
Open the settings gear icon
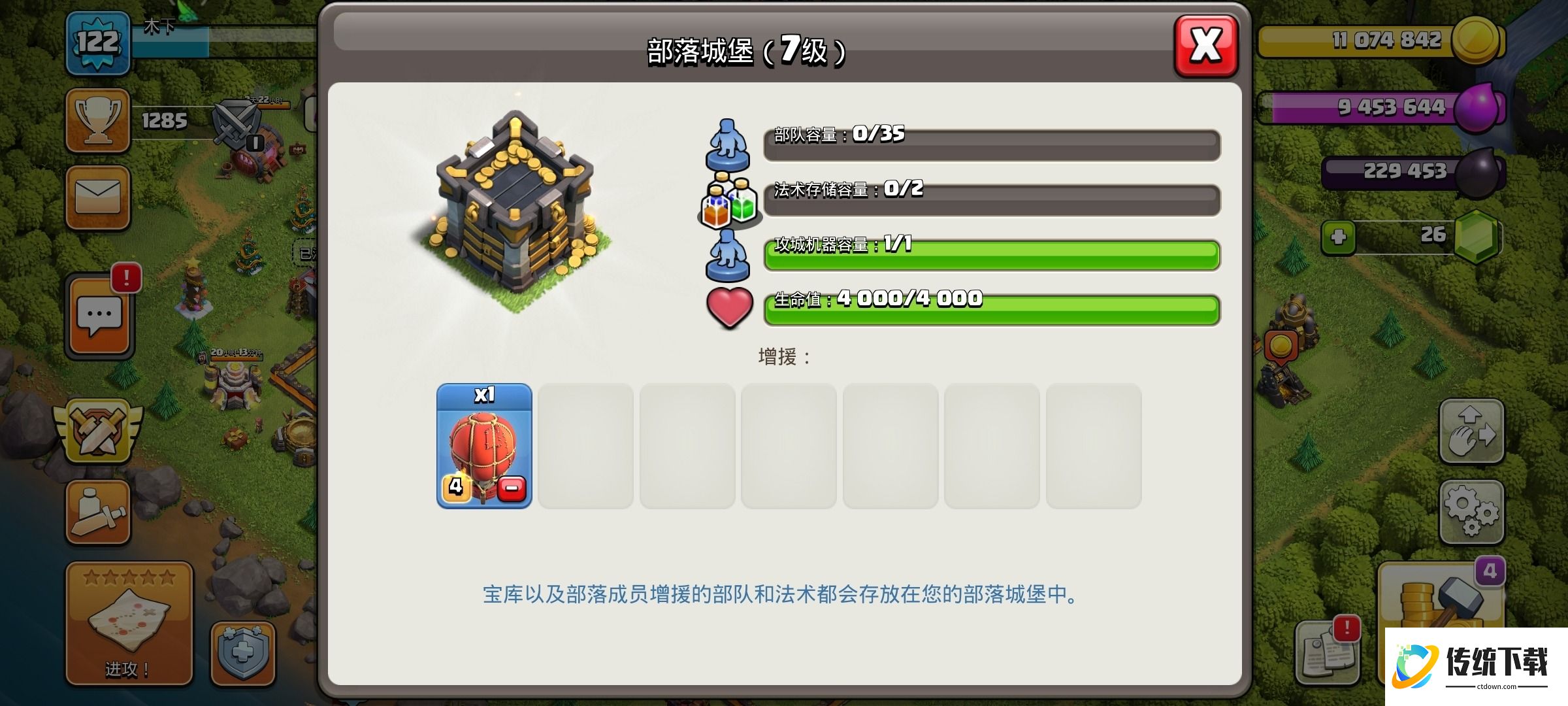[1472, 509]
